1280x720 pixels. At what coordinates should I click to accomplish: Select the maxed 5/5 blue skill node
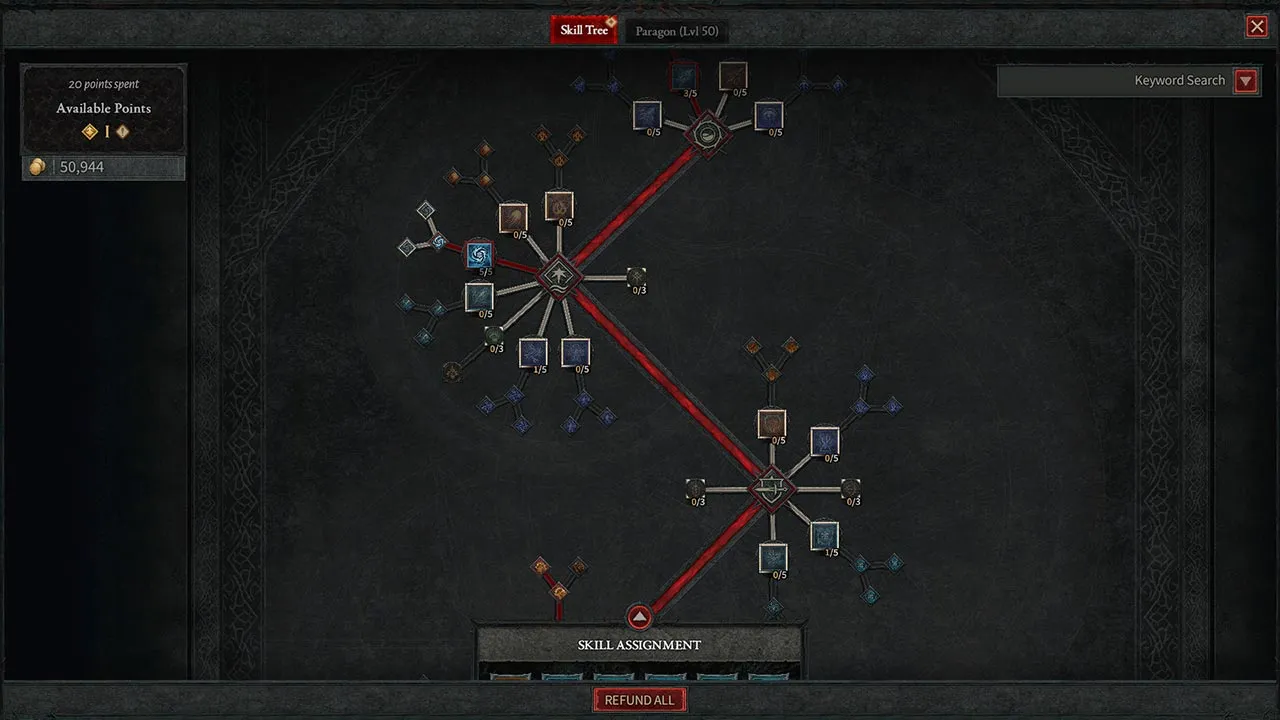click(478, 255)
